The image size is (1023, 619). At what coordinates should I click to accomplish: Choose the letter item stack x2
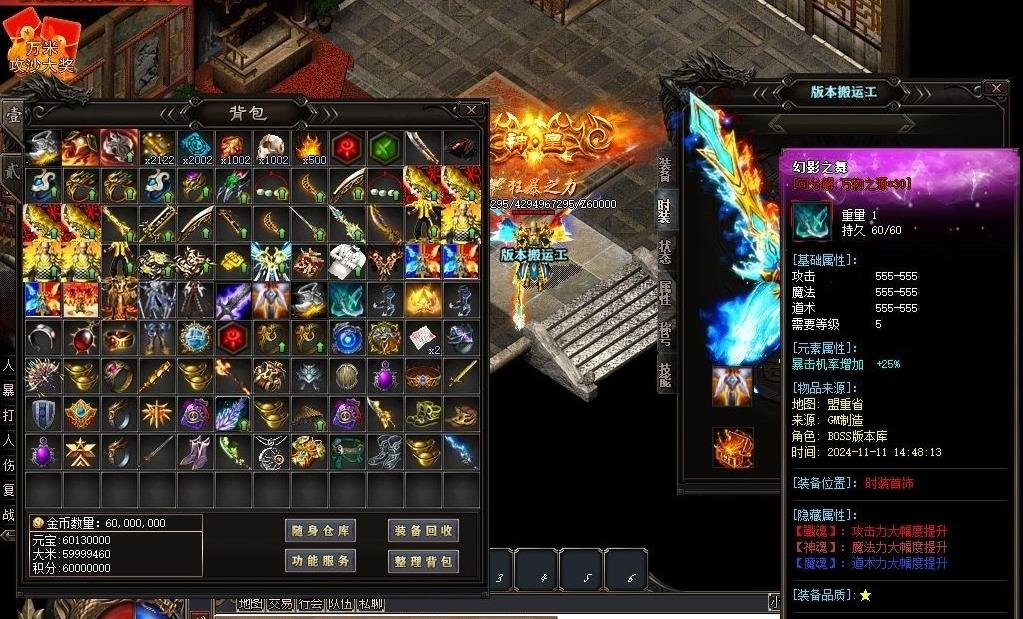423,338
